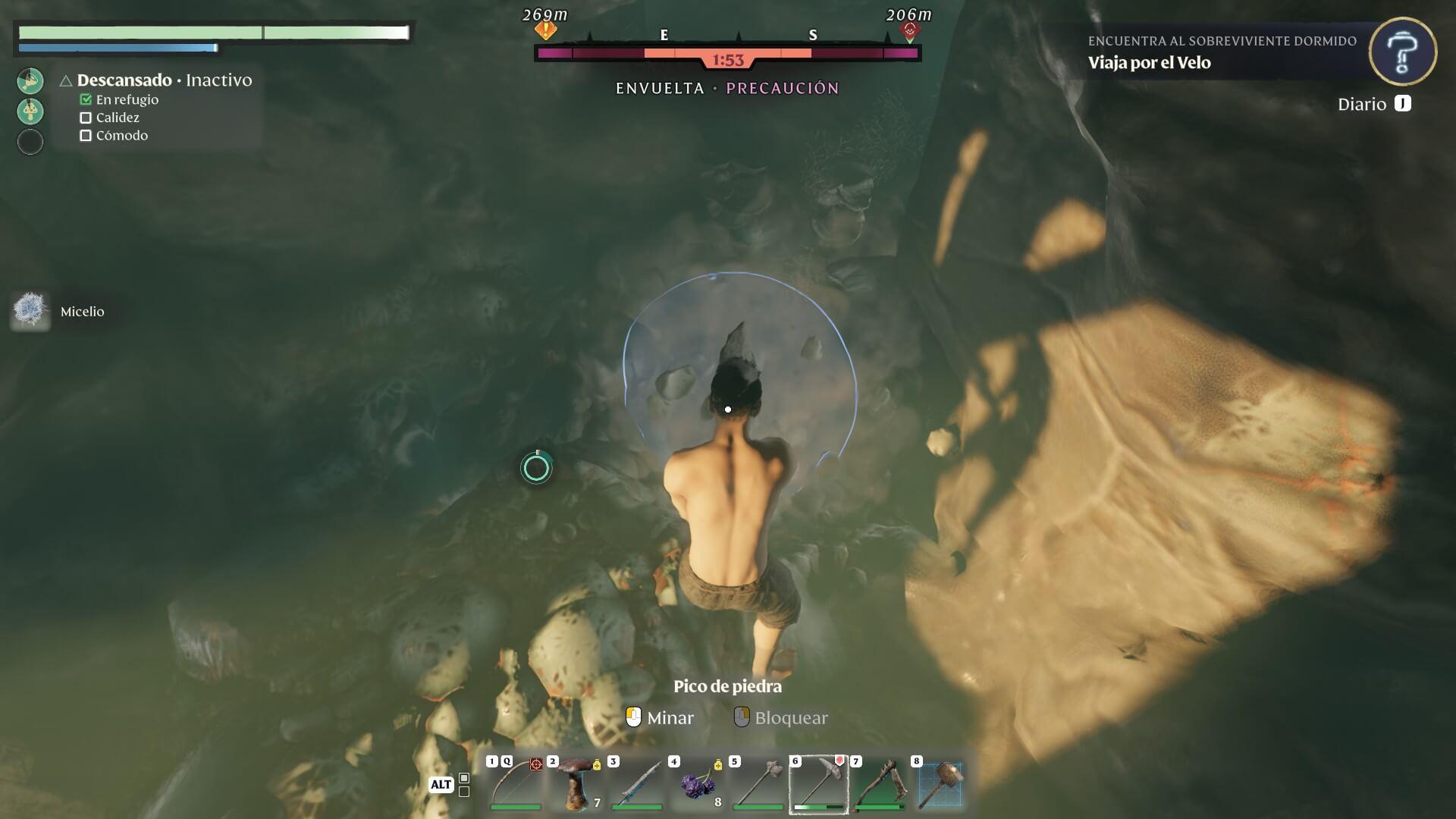Select the purple berries hotbar slot
The width and height of the screenshot is (1456, 819).
coord(698,784)
